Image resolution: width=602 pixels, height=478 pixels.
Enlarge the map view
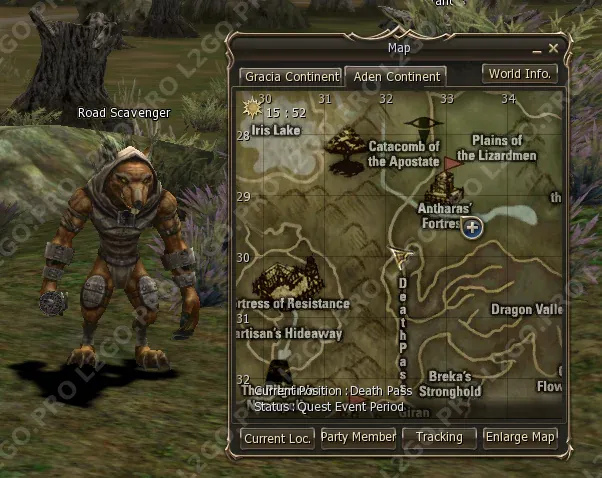pos(520,437)
